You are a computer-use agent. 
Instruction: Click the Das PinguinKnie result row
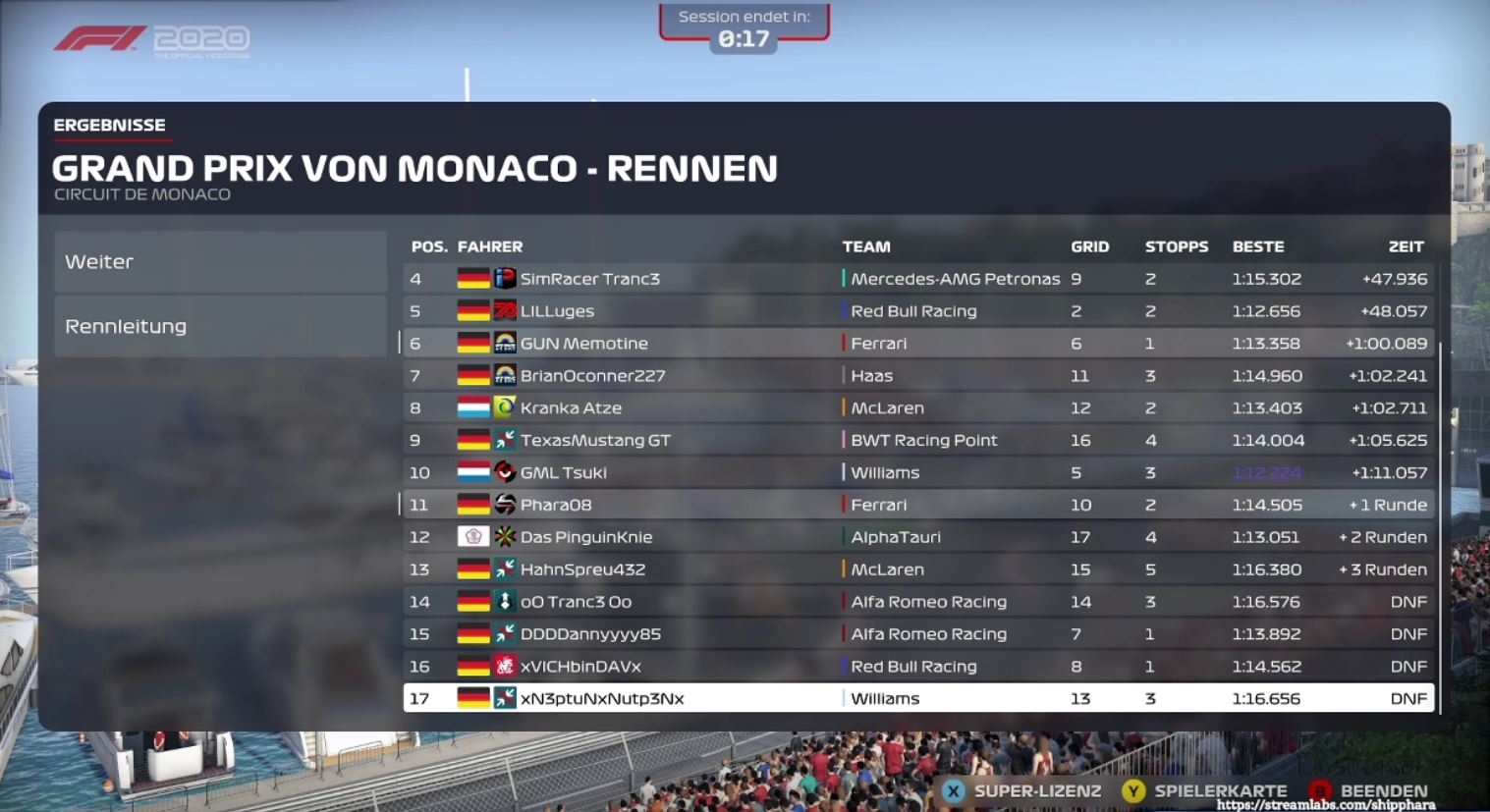pyautogui.click(x=917, y=537)
